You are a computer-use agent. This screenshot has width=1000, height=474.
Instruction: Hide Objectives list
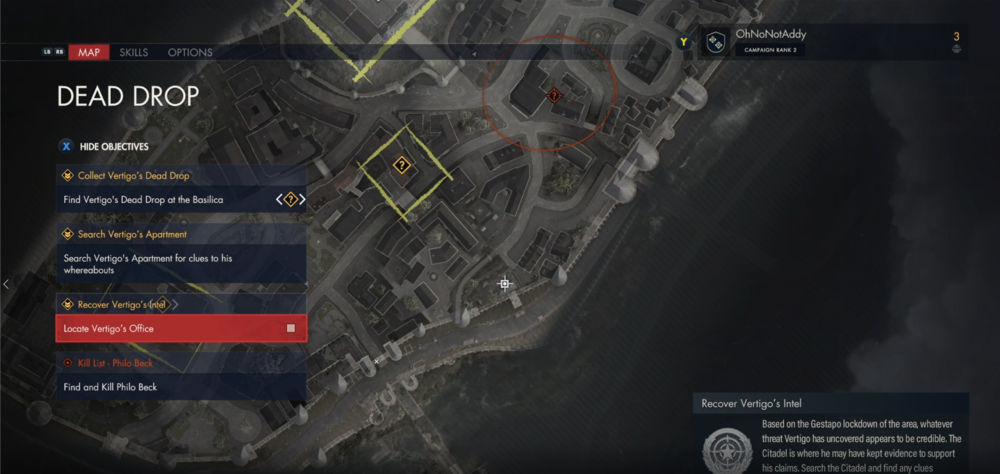(x=113, y=146)
